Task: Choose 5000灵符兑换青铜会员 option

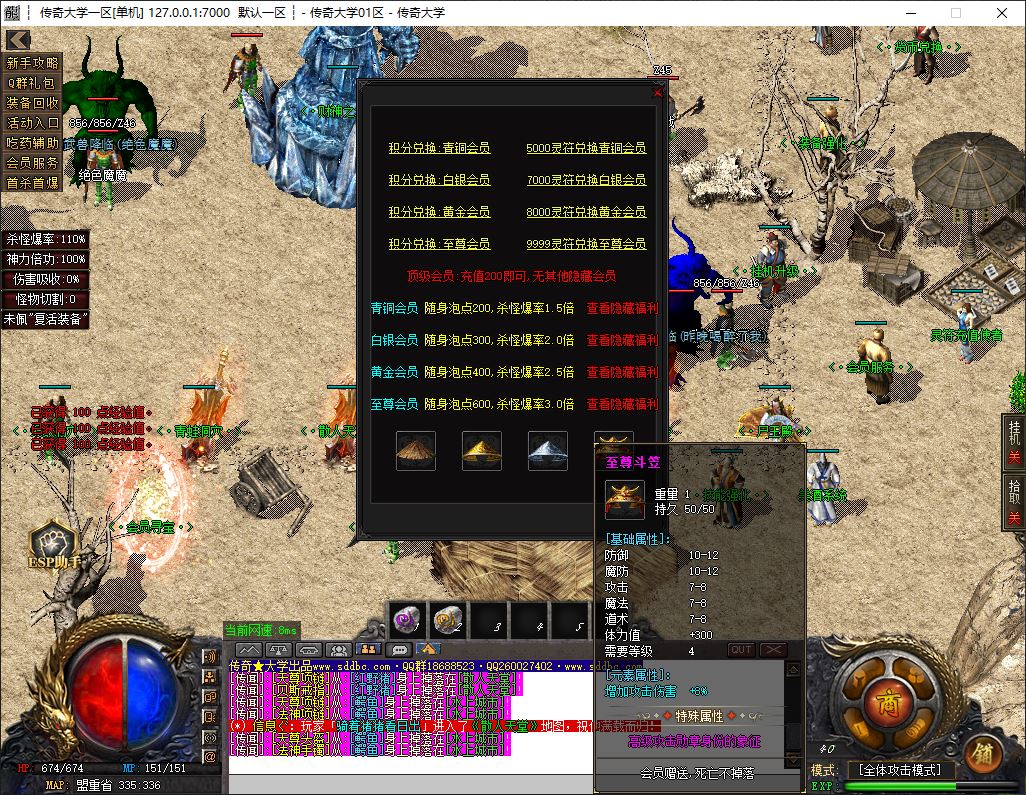Action: click(586, 148)
